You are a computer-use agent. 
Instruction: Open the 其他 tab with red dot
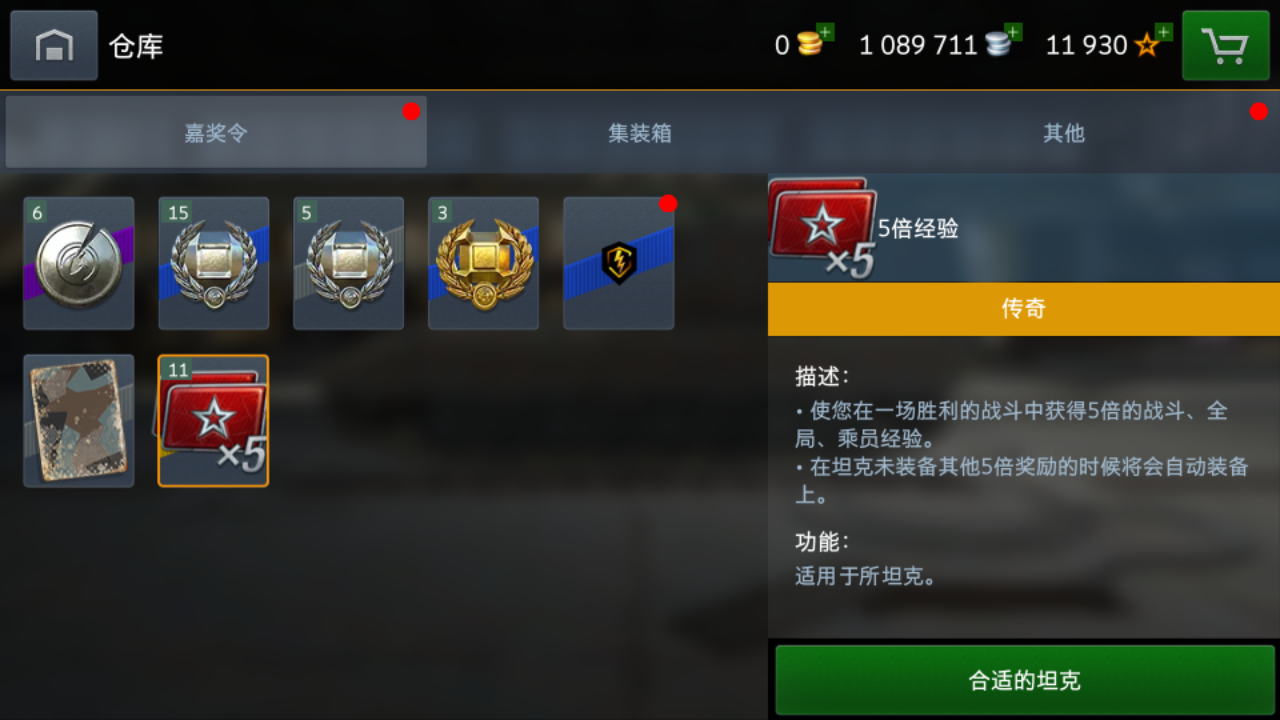coord(1063,134)
